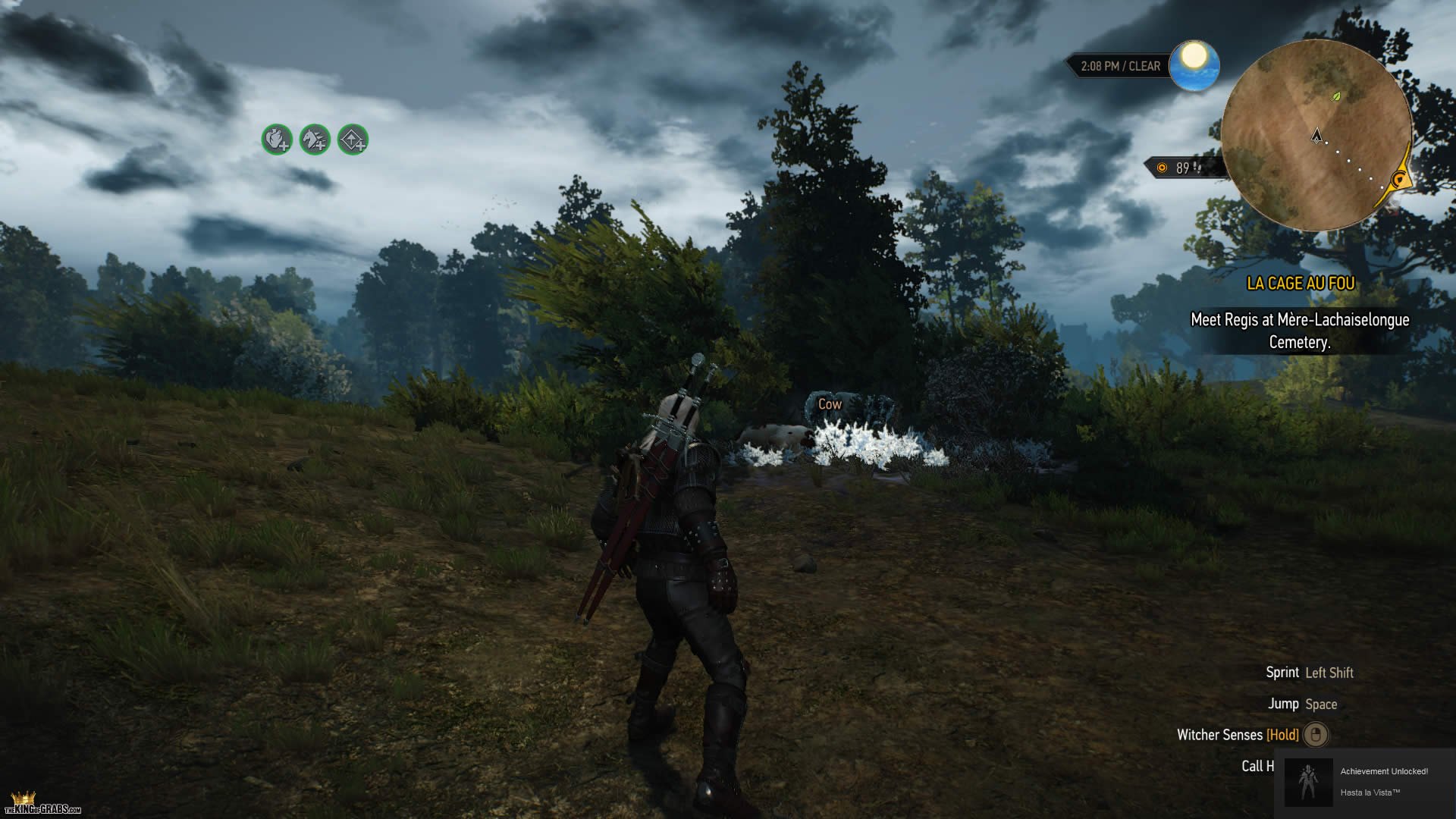Viewport: 1456px width, 819px height.
Task: Open the Hasta la Vista achievement notification
Action: click(x=1365, y=782)
